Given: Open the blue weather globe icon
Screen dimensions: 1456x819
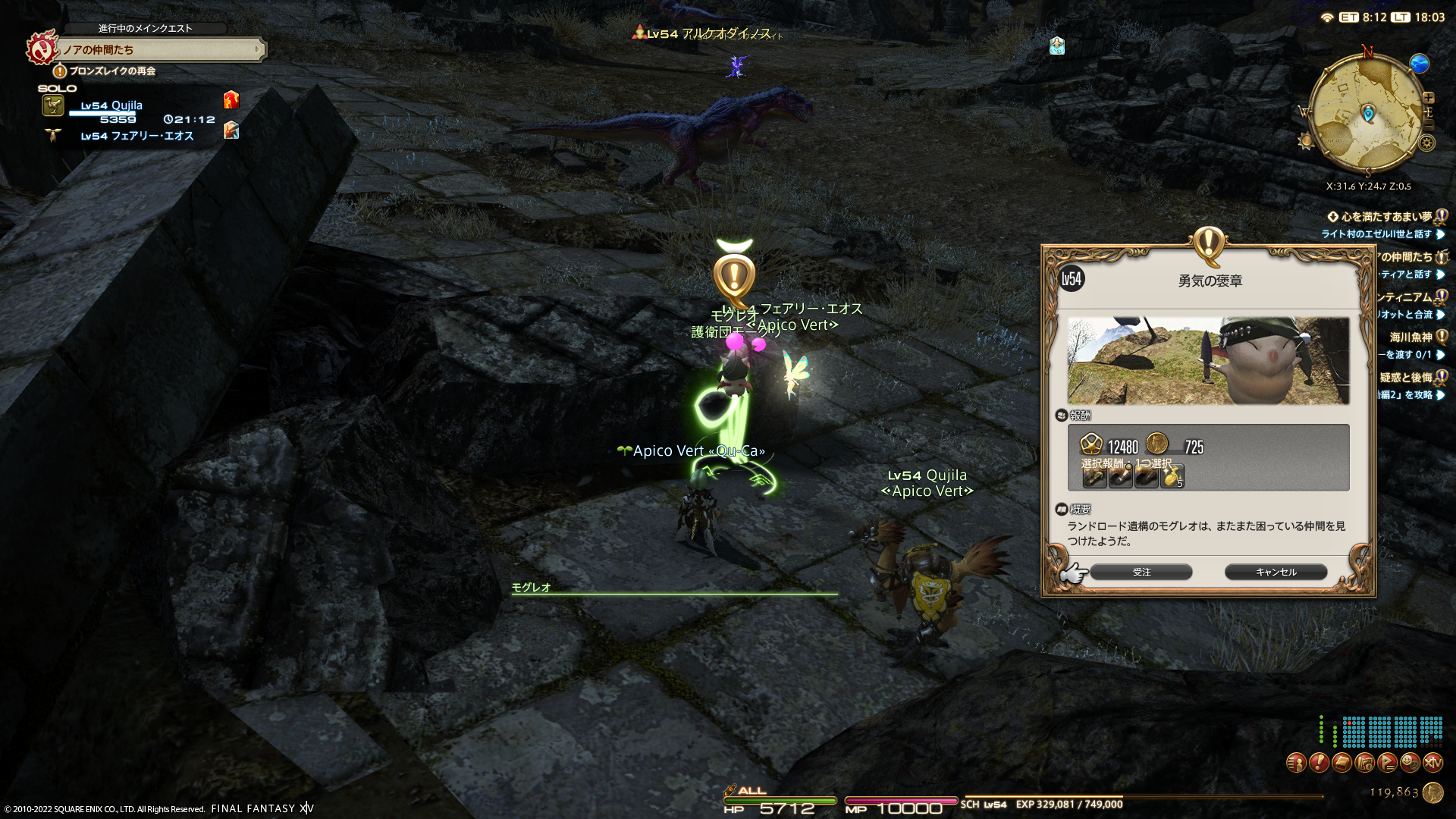Looking at the screenshot, I should click(x=1419, y=64).
